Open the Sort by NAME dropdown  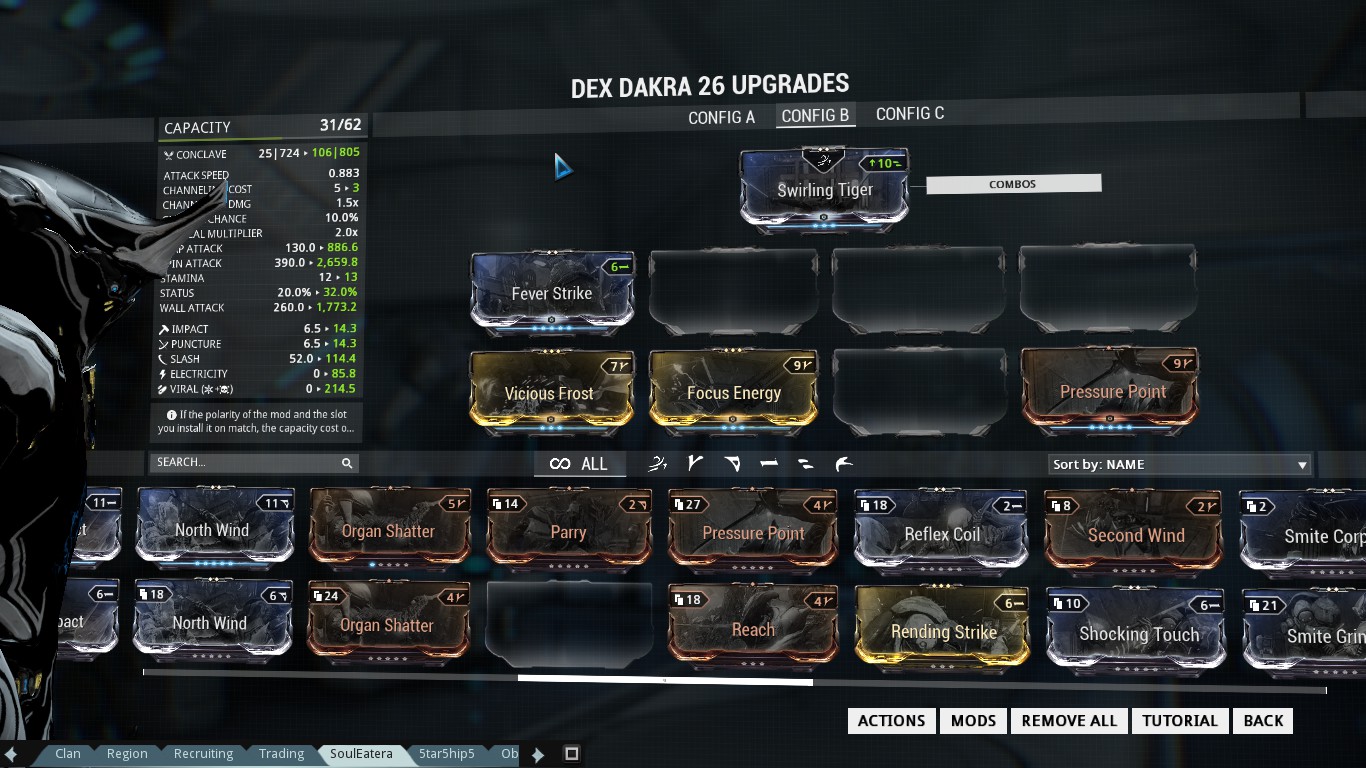[x=1178, y=464]
